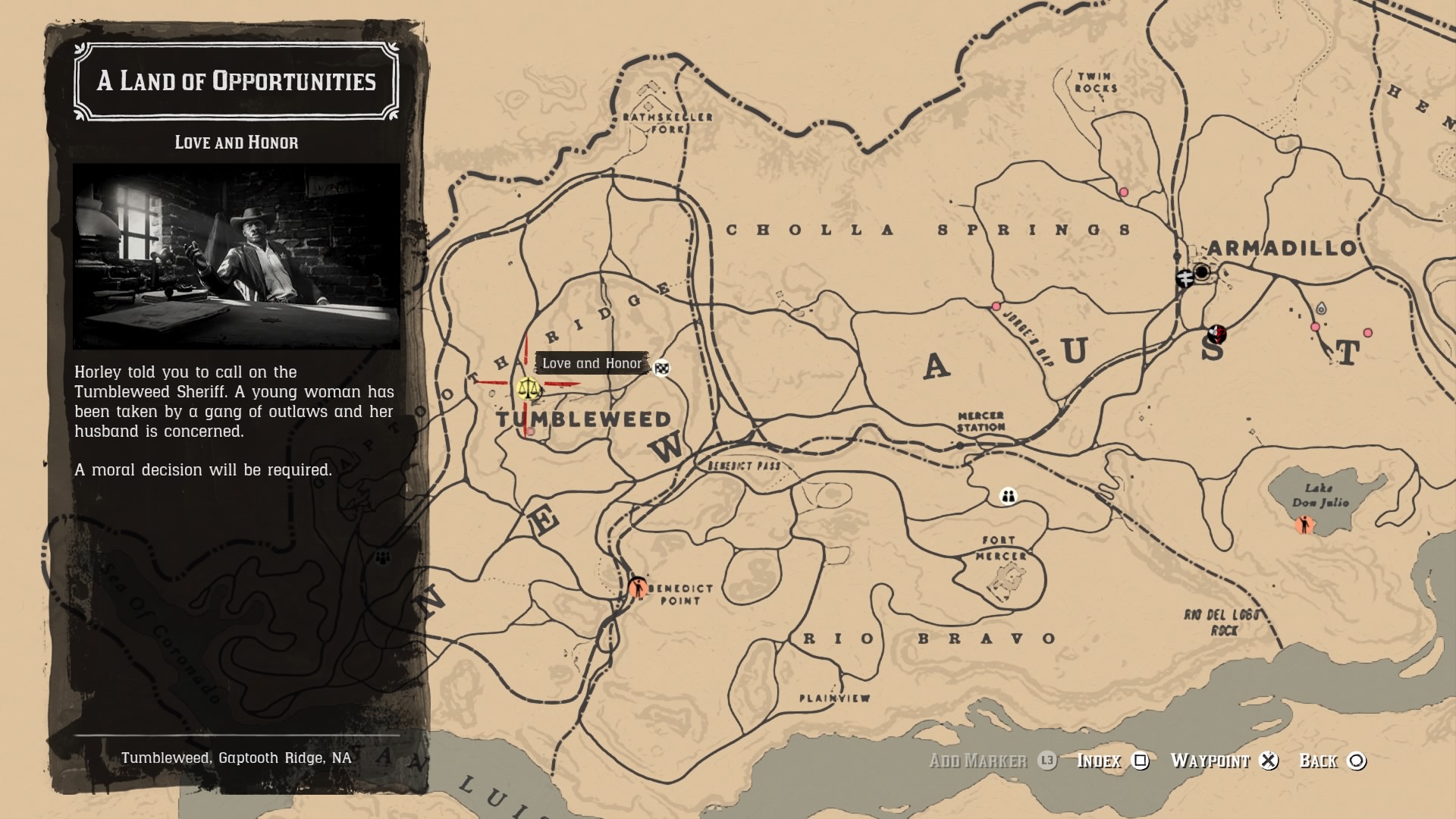Click the pink dot below Tumbleweed
The image size is (1456, 819).
(x=531, y=431)
